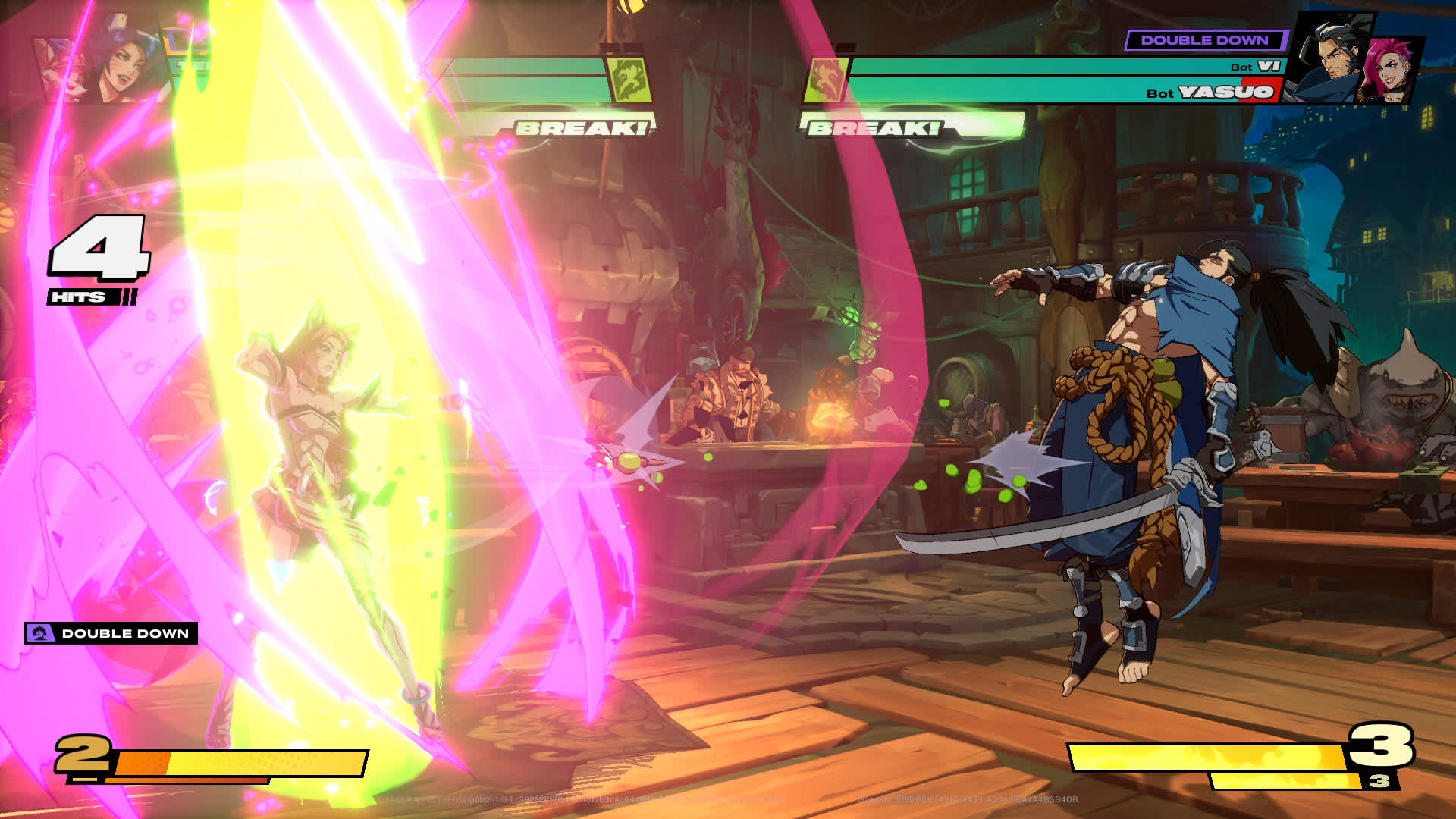Select the Double Down fuse badge above the super meter
This screenshot has height=819, width=1456.
(111, 633)
